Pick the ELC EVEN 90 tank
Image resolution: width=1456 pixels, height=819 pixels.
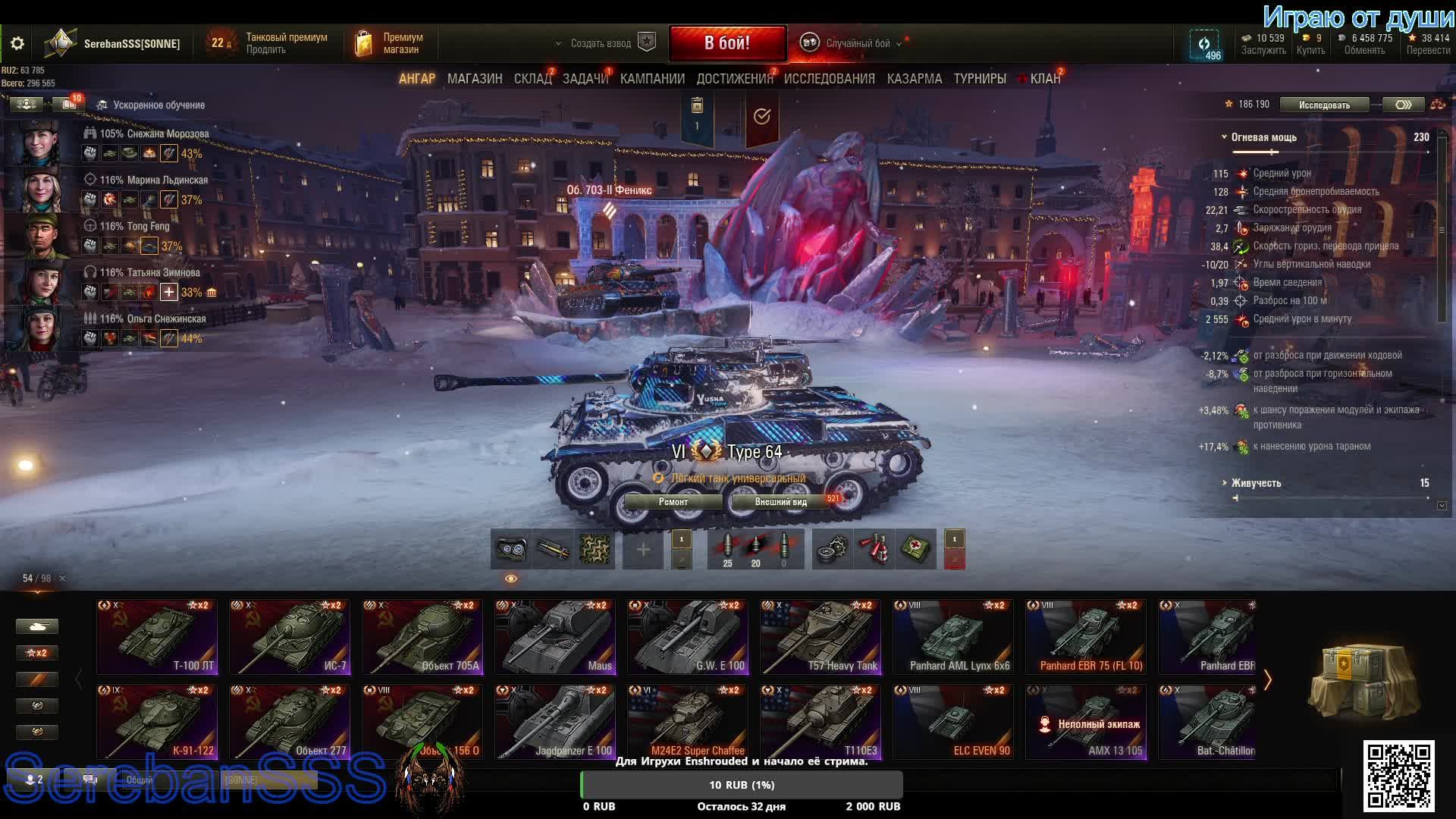[x=953, y=722]
